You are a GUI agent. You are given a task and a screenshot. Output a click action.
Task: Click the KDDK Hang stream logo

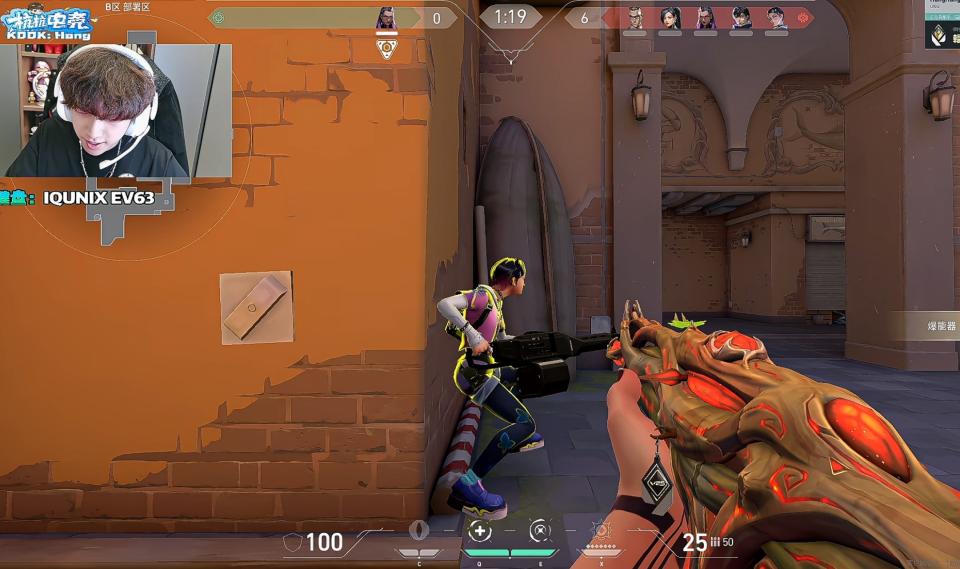[x=48, y=24]
